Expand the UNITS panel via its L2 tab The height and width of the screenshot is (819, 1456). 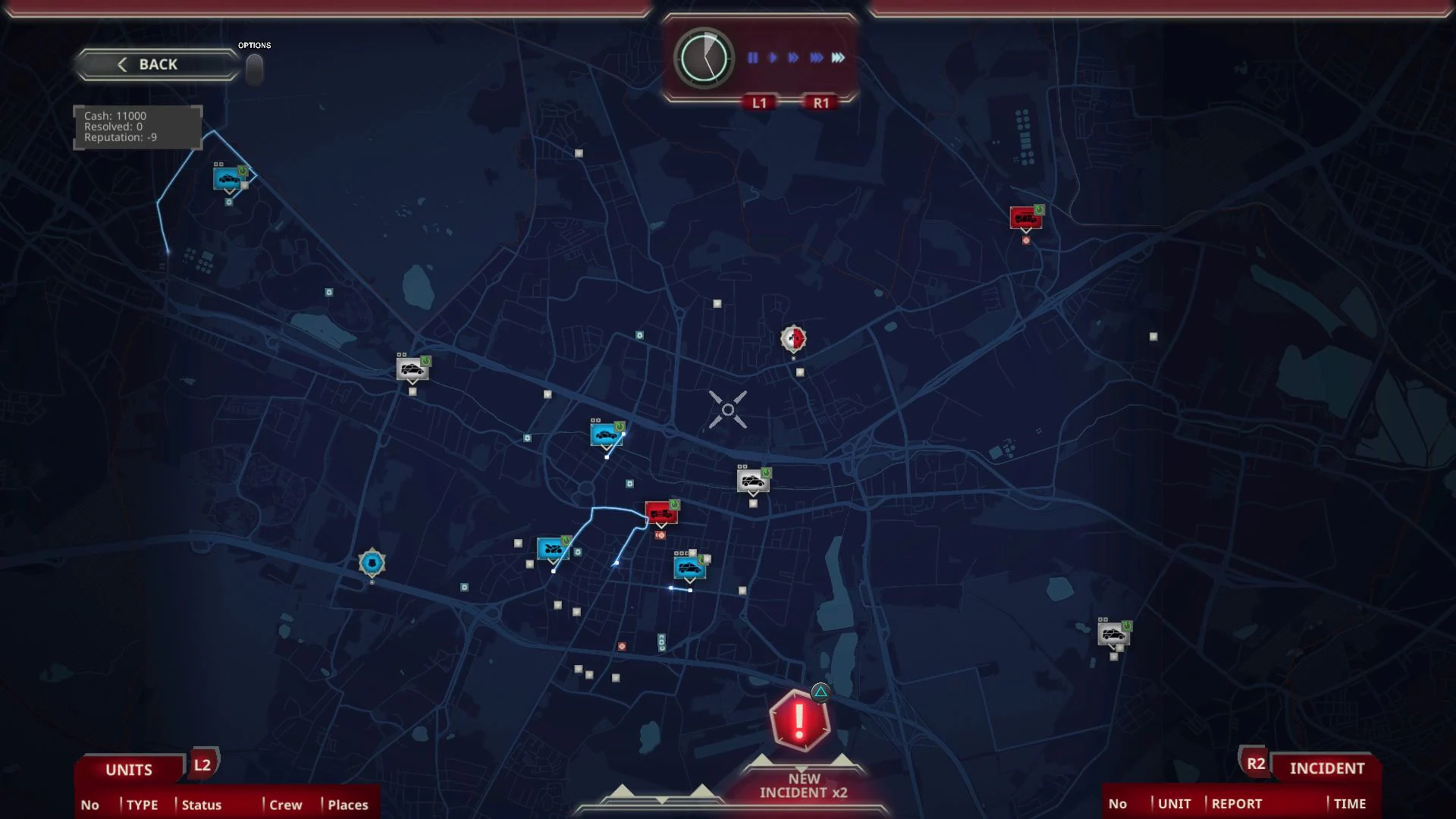pyautogui.click(x=202, y=766)
